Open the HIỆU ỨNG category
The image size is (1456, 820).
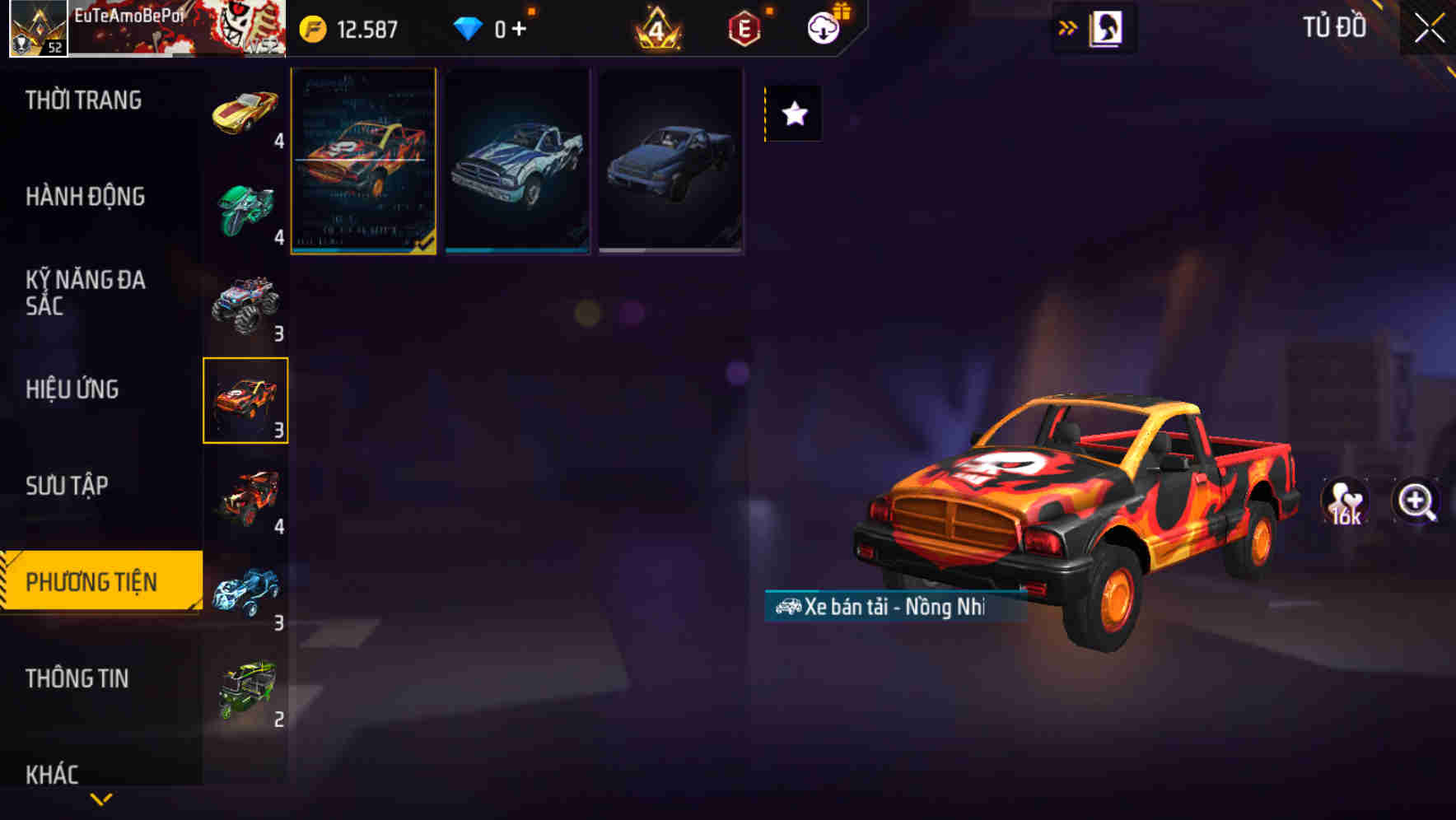73,389
